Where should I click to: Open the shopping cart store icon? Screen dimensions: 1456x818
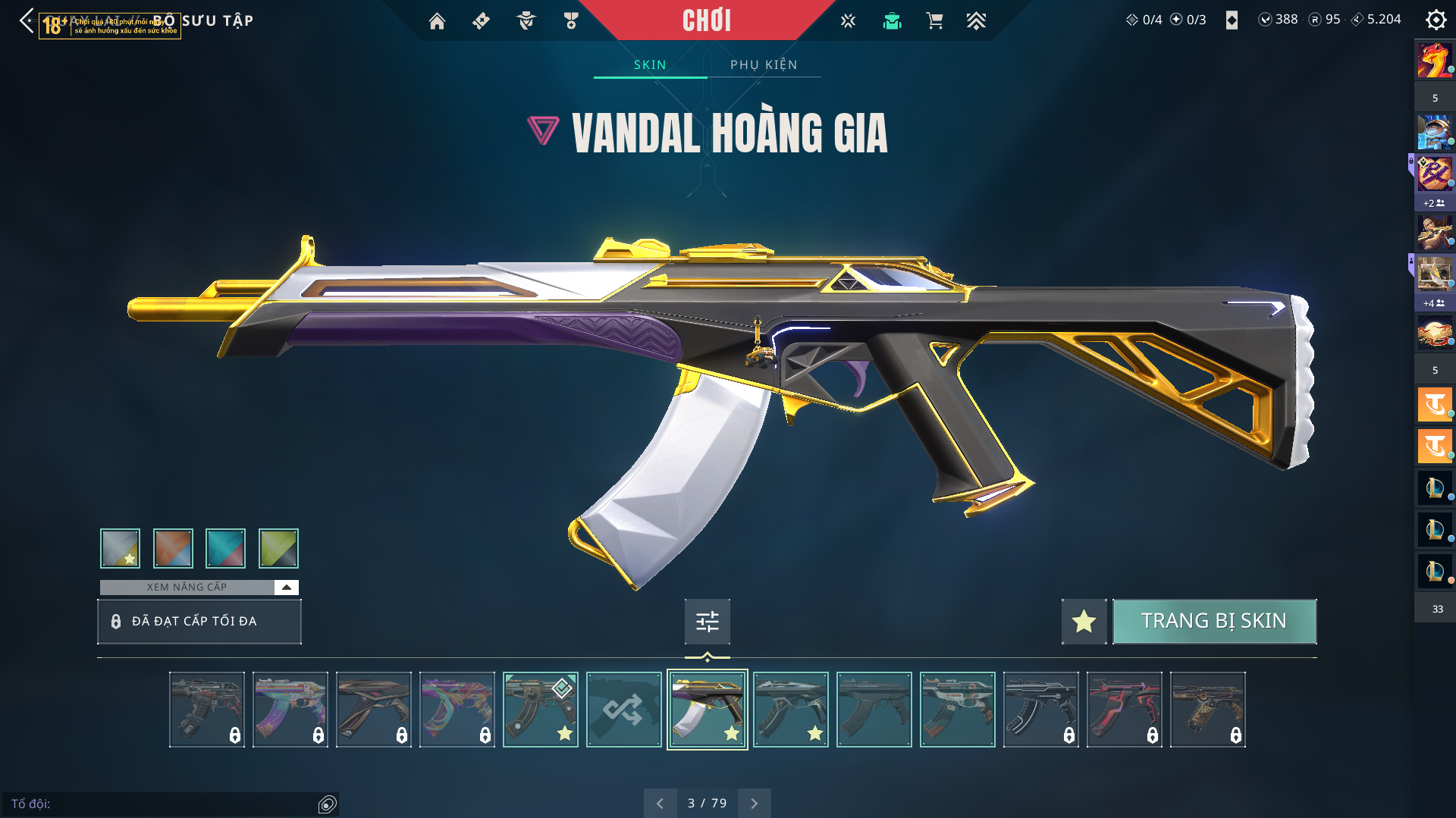[934, 21]
